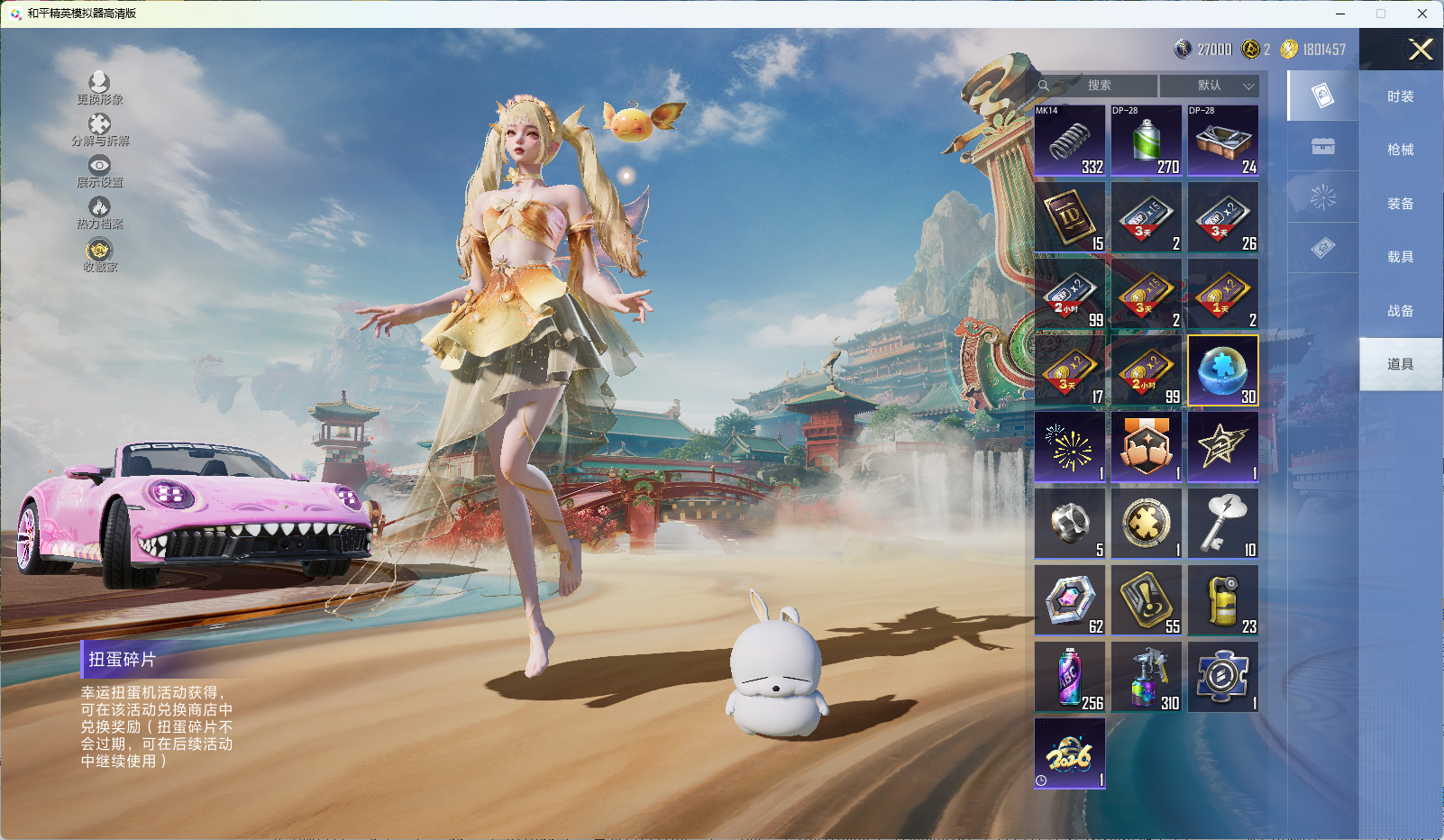1444x840 pixels.
Task: Switch to the 时装 category tab
Action: (x=1400, y=96)
